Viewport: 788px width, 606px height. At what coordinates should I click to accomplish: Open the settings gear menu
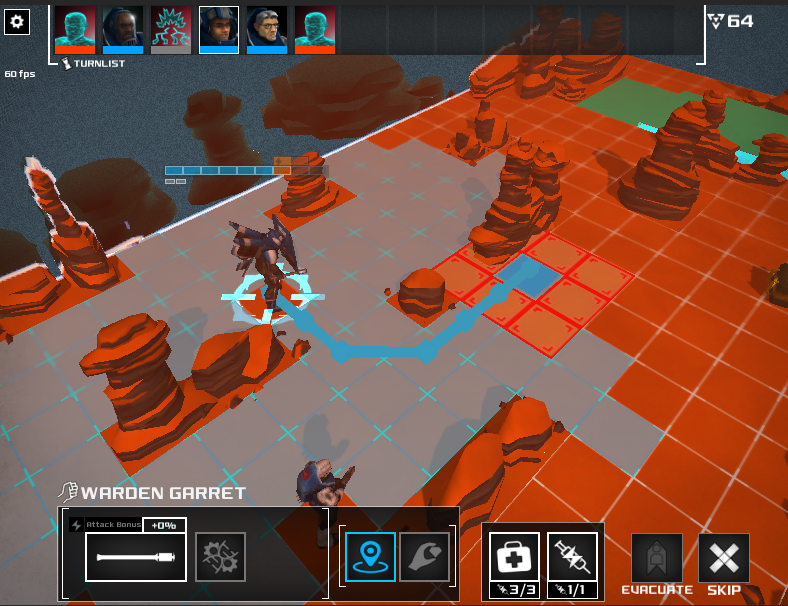pyautogui.click(x=18, y=22)
